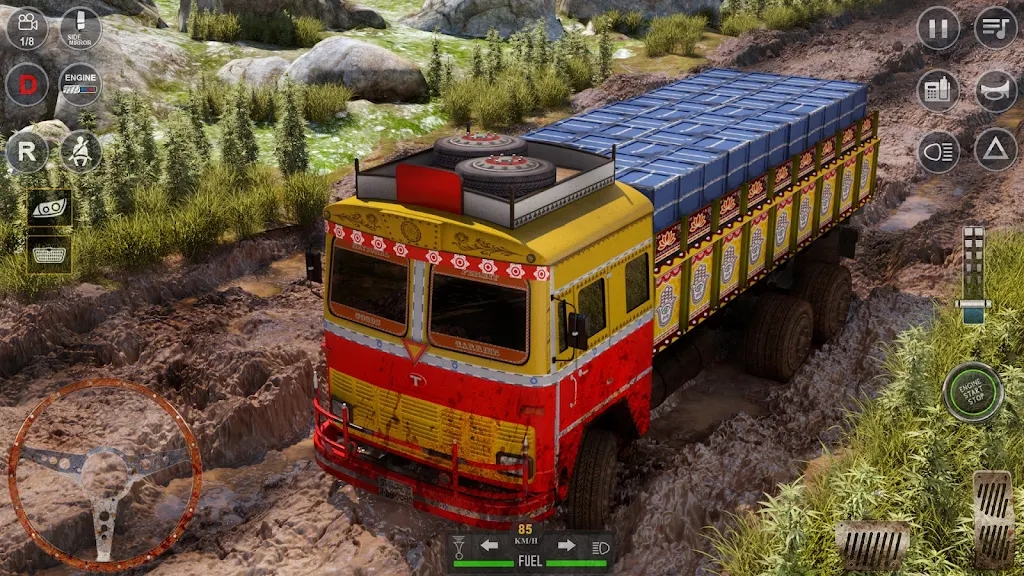The height and width of the screenshot is (576, 1024).
Task: Open the music playlist
Action: pos(995,28)
